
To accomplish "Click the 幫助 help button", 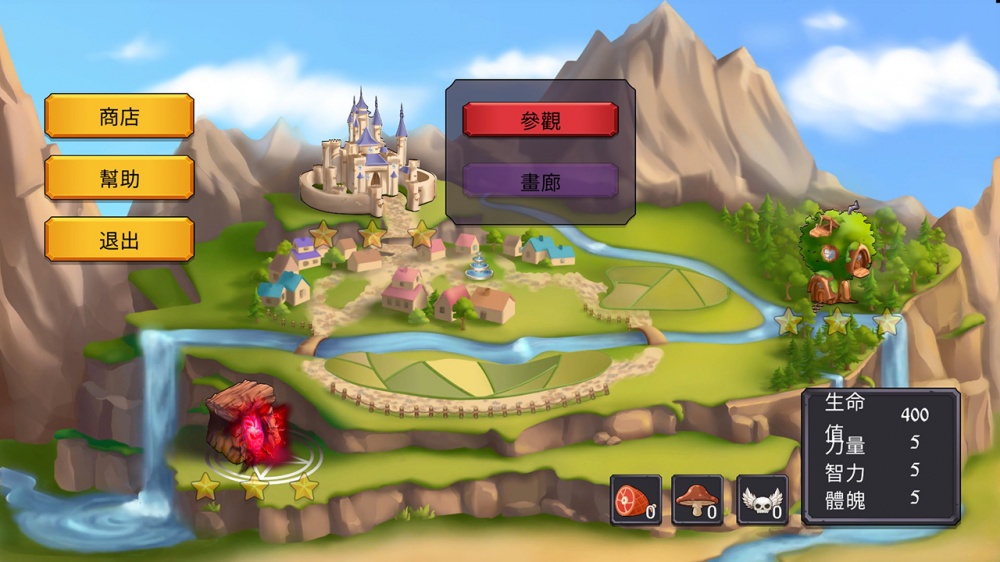I will coord(119,178).
